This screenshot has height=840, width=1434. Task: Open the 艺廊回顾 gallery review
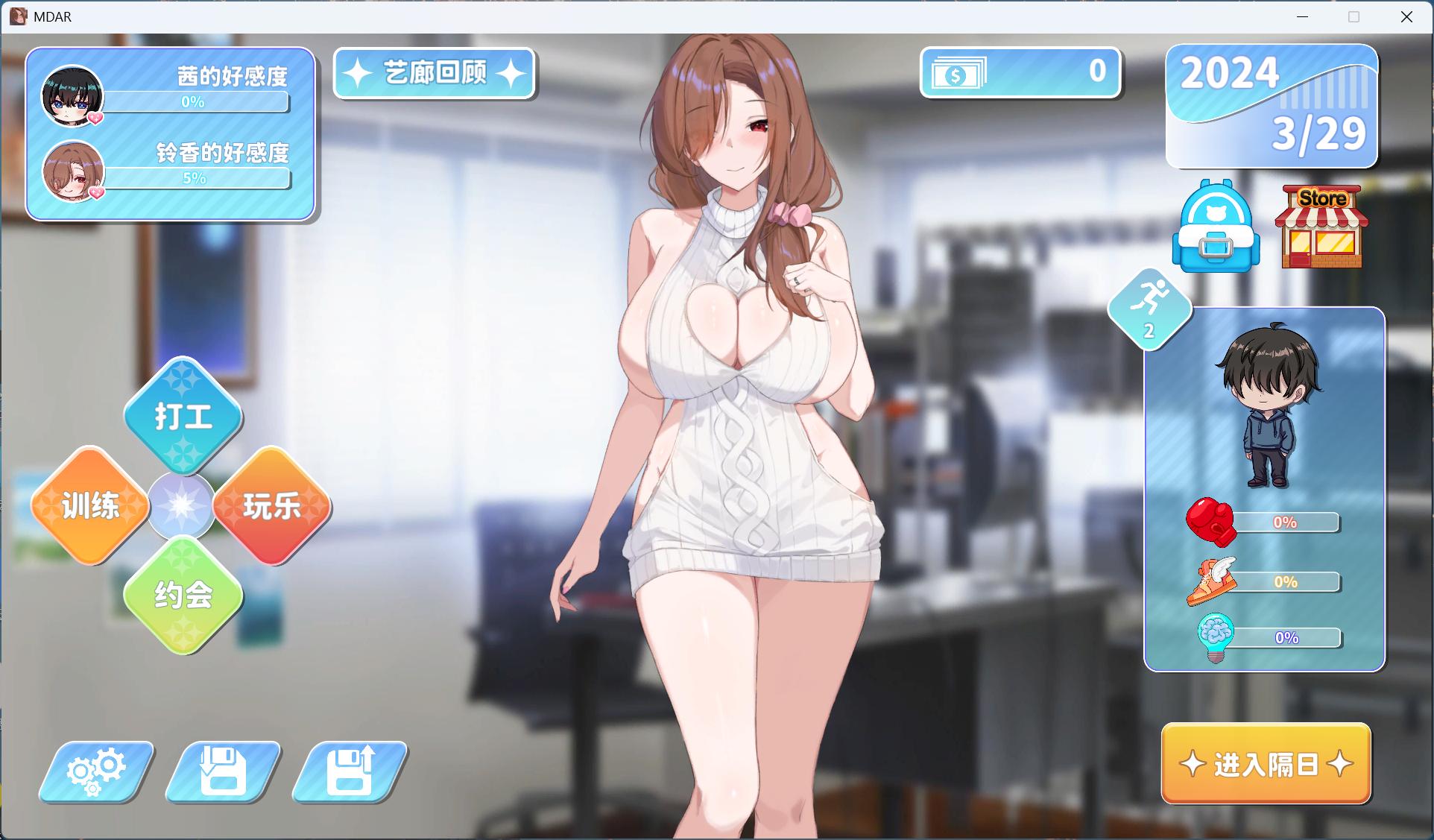click(x=435, y=74)
